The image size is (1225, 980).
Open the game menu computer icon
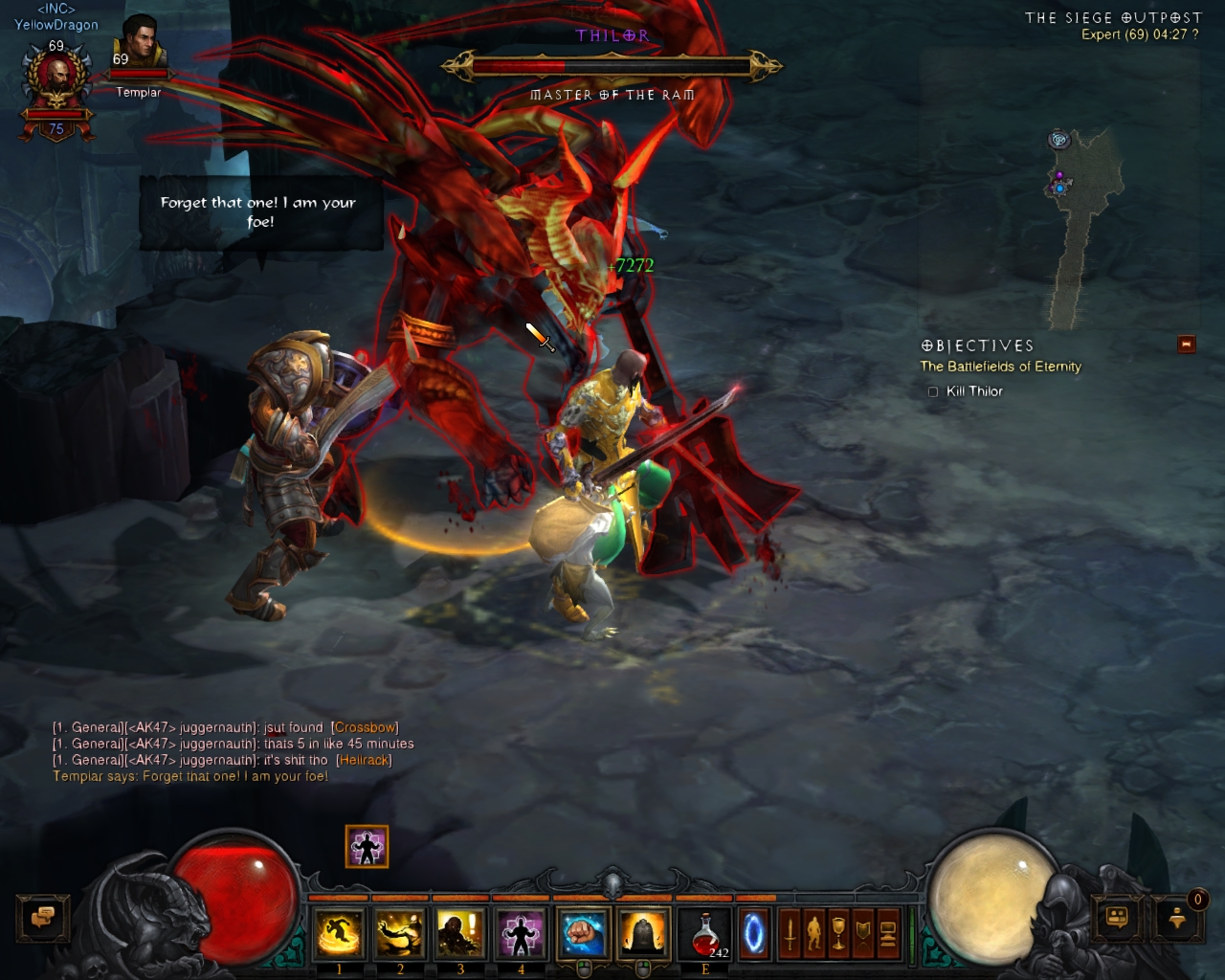[888, 933]
